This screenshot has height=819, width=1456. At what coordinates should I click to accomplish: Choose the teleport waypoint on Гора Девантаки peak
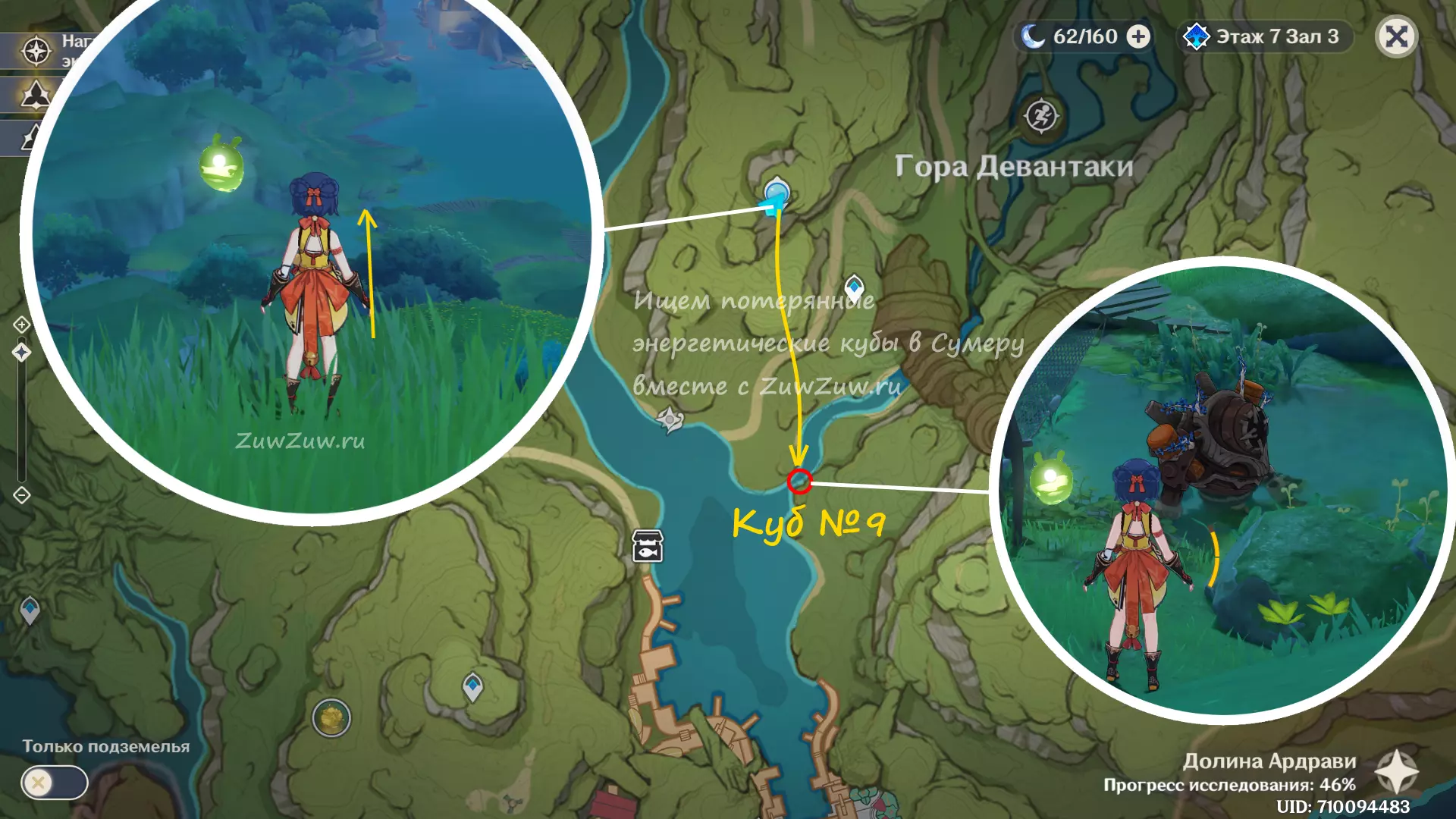click(777, 192)
